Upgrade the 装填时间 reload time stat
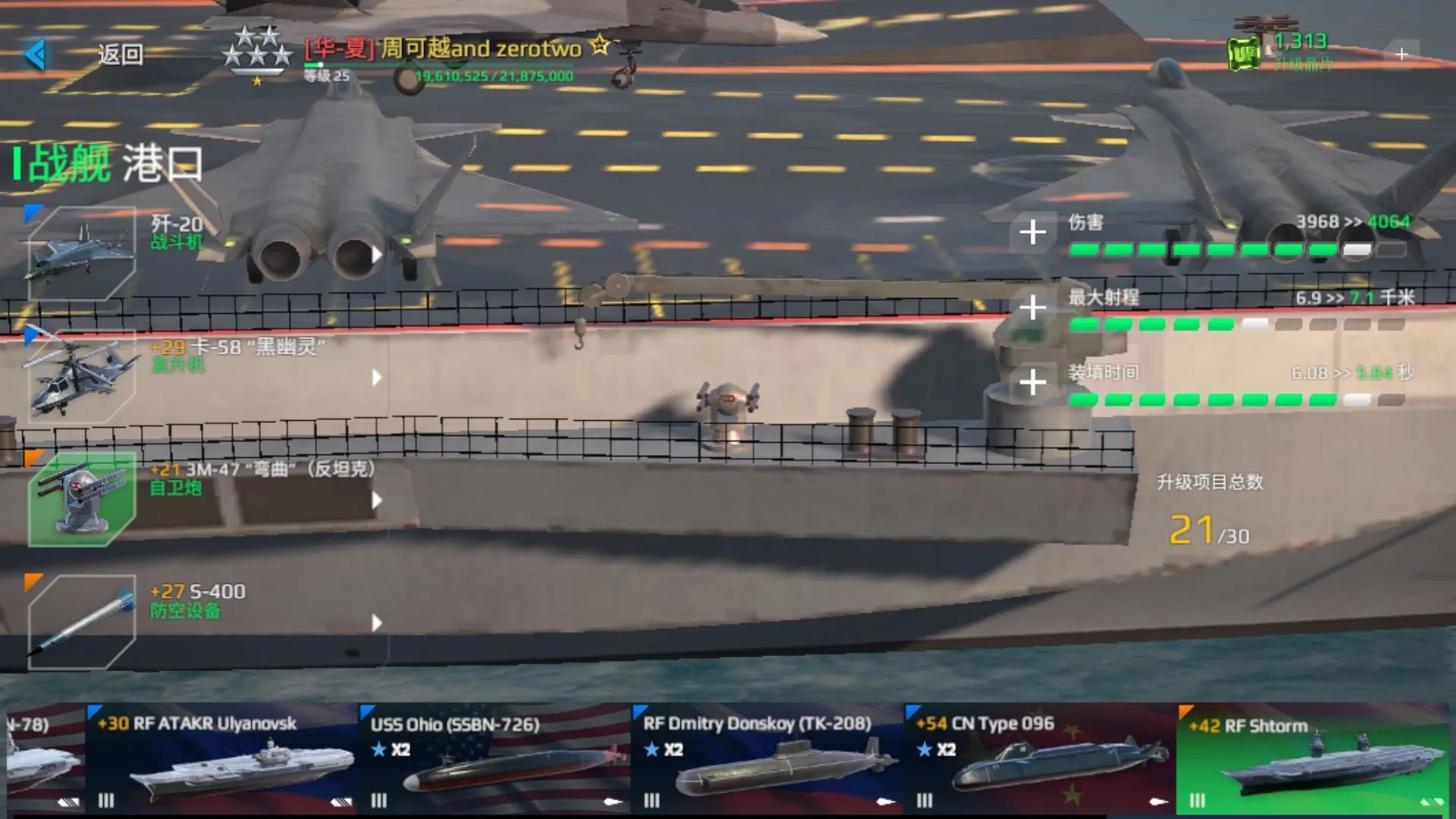 (x=1032, y=382)
